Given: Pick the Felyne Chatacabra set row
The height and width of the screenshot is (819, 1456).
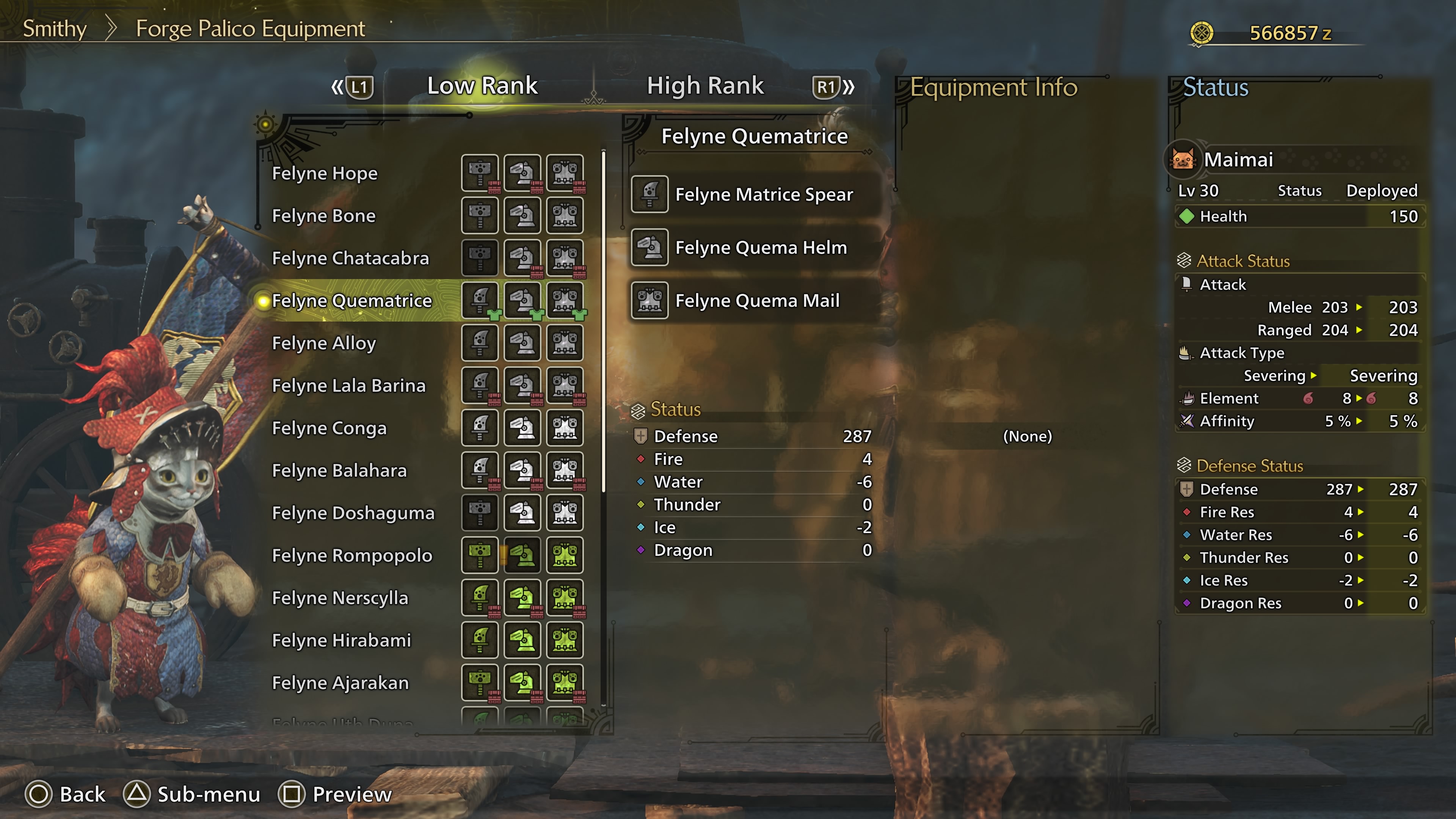Looking at the screenshot, I should point(350,258).
